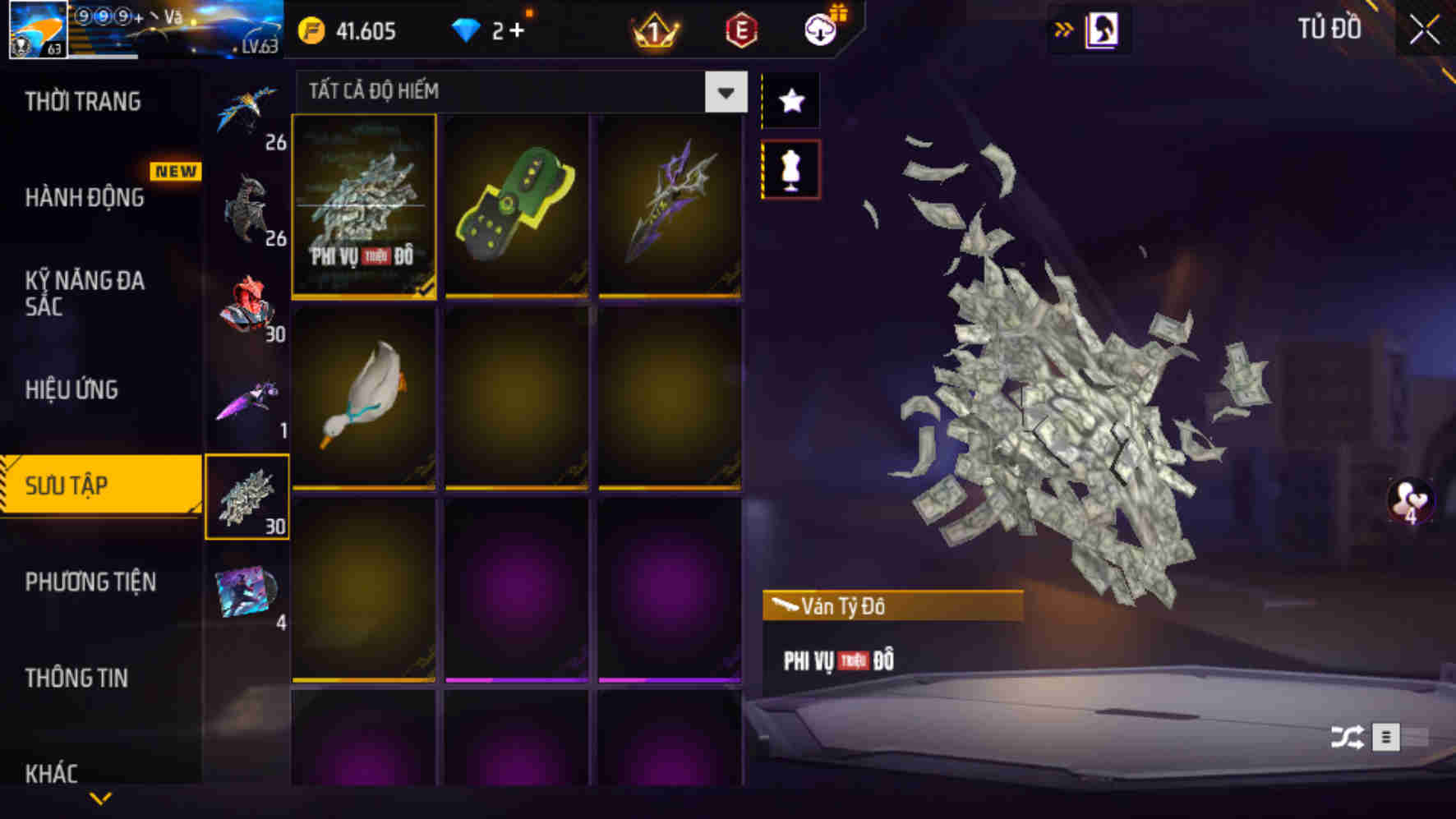Click the HÀNH ĐỘNG section marked NEW
The height and width of the screenshot is (819, 1456).
[82, 198]
